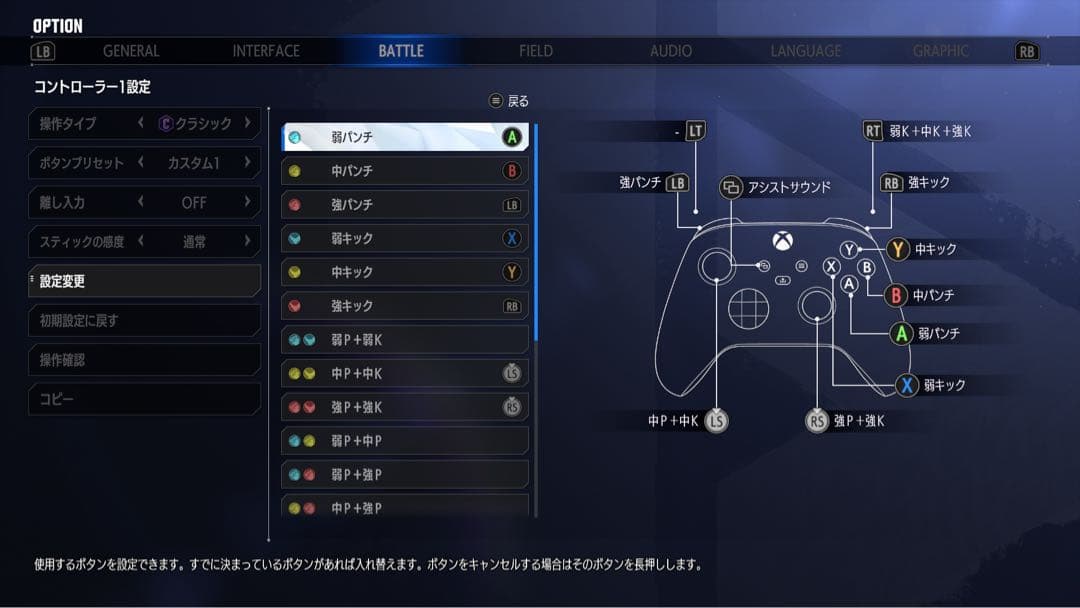Select the 弱P+弱K binding row
1080x608 pixels.
pyautogui.click(x=404, y=340)
